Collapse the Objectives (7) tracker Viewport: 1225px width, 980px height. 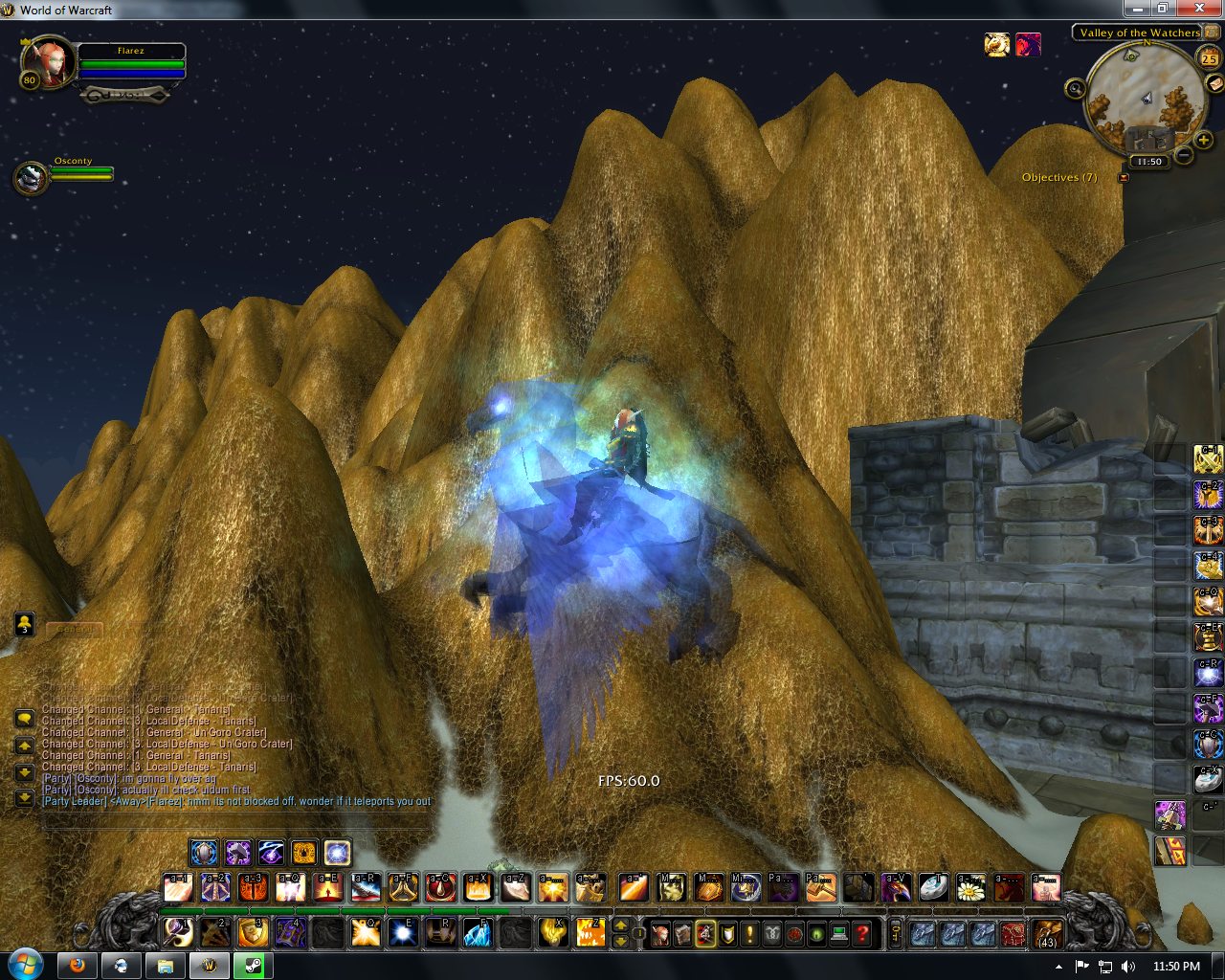1124,177
